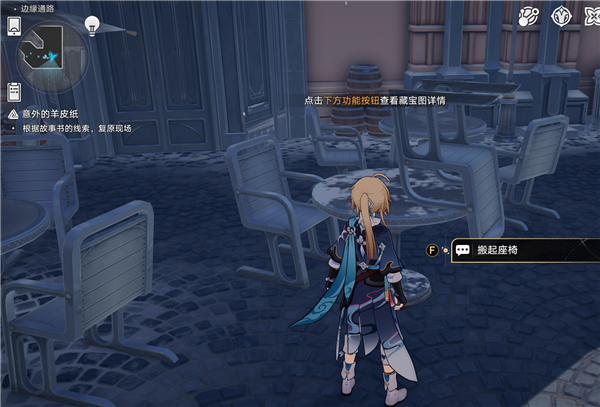Open the clipboard mission log icon
Viewport: 600px width, 407px height.
[14, 92]
